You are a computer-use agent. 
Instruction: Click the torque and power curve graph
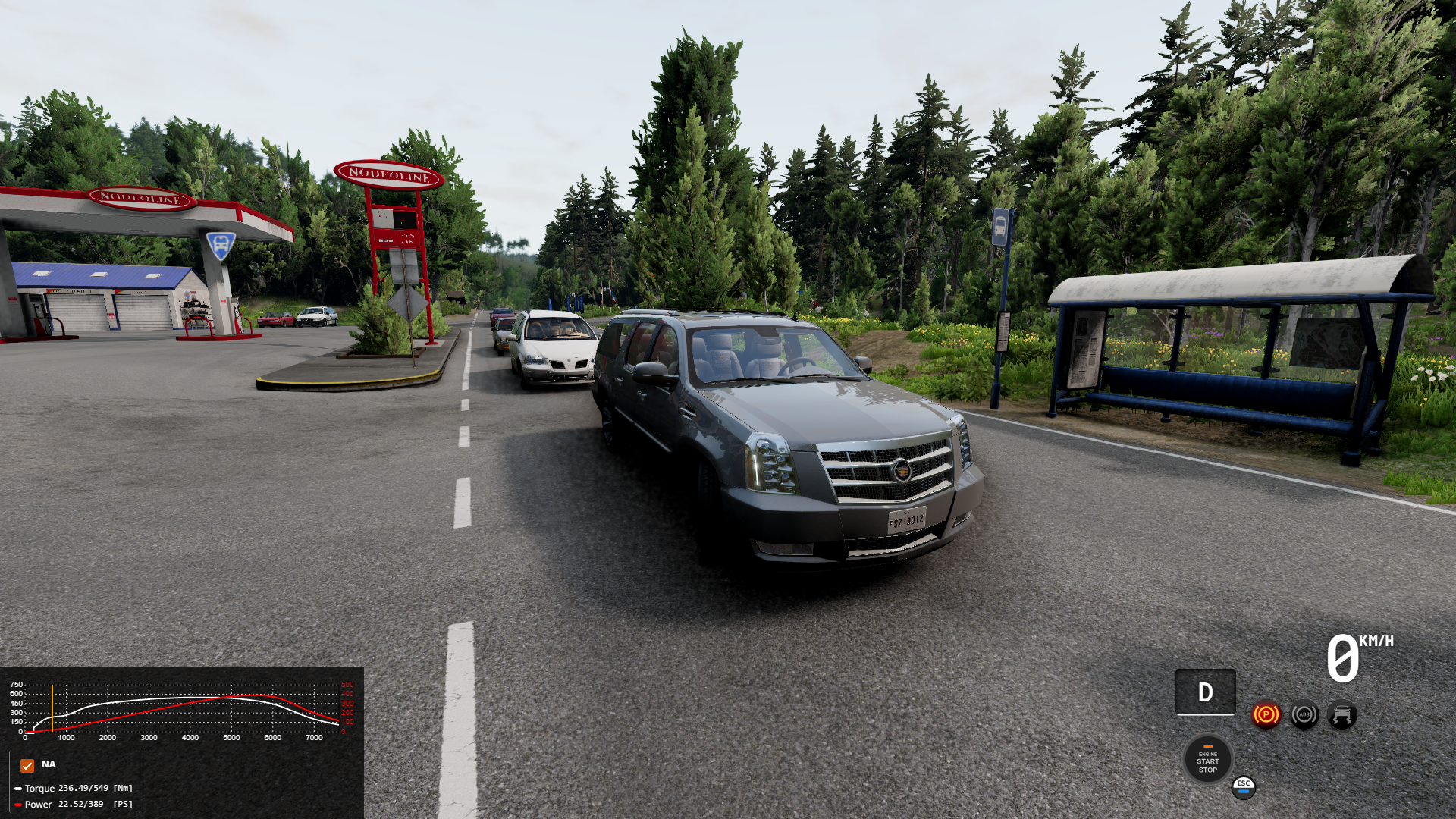pos(182,710)
